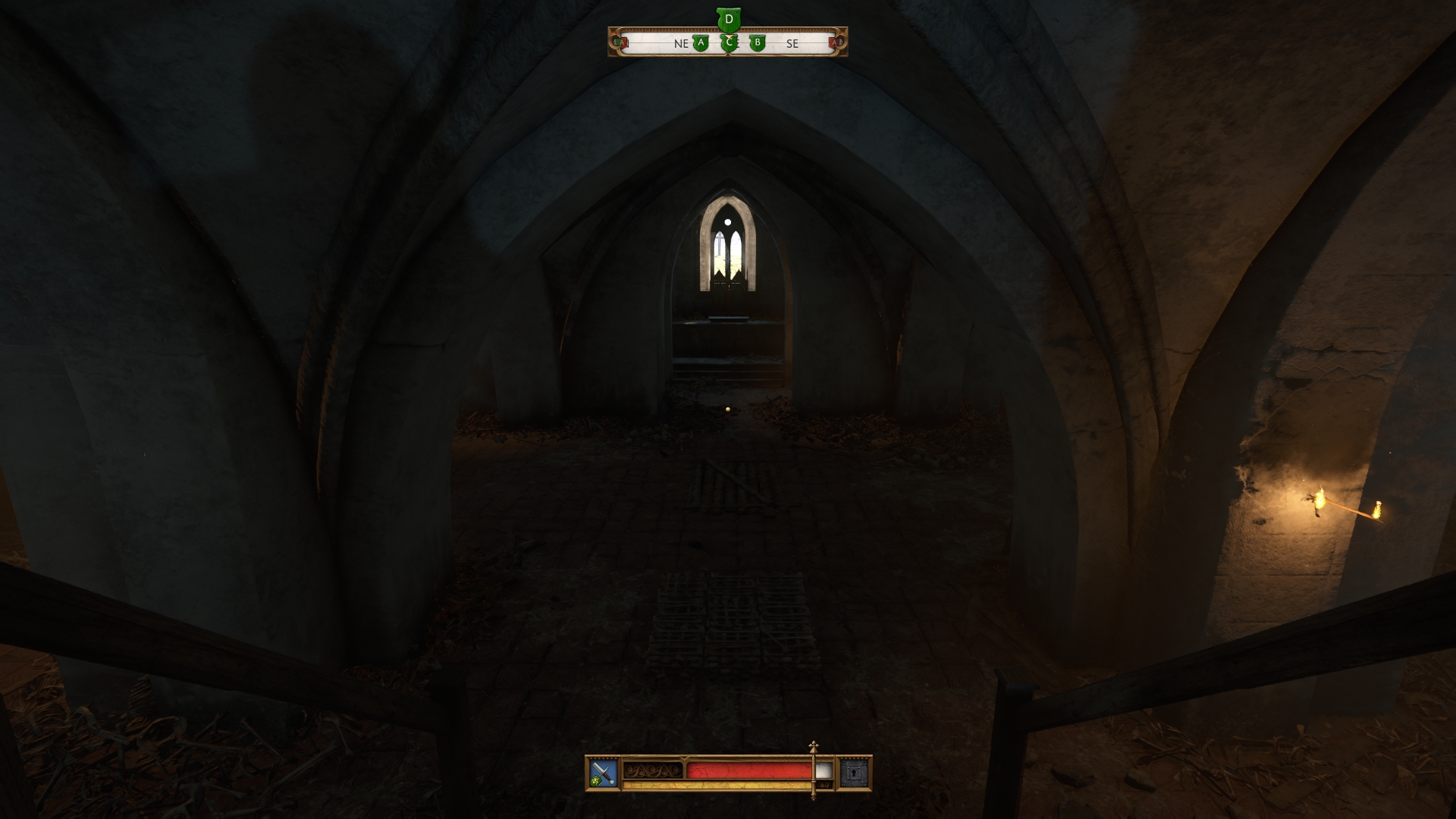Click the green shield marker D
The image size is (1456, 819).
[x=729, y=18]
